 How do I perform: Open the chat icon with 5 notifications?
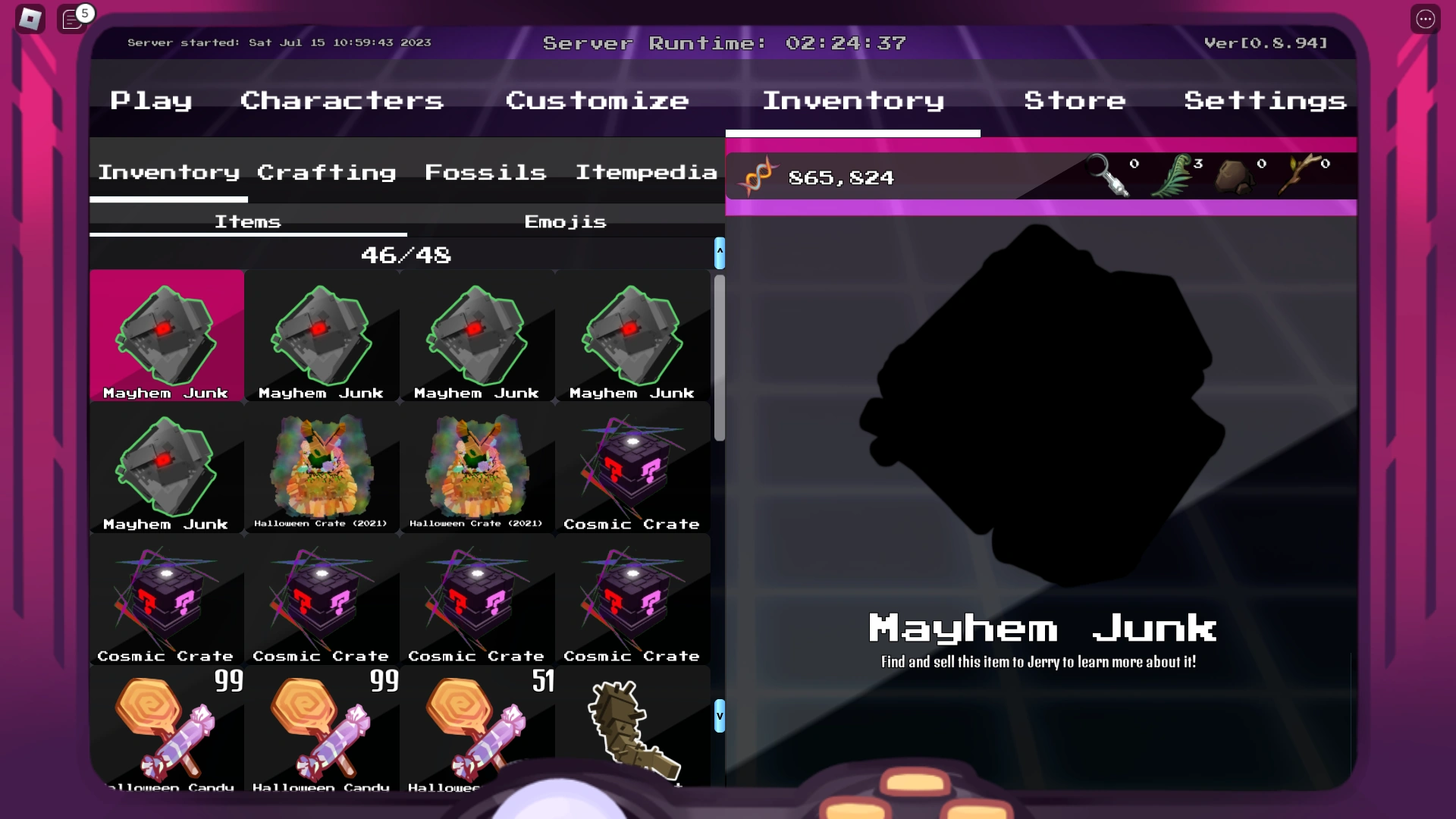click(x=72, y=20)
